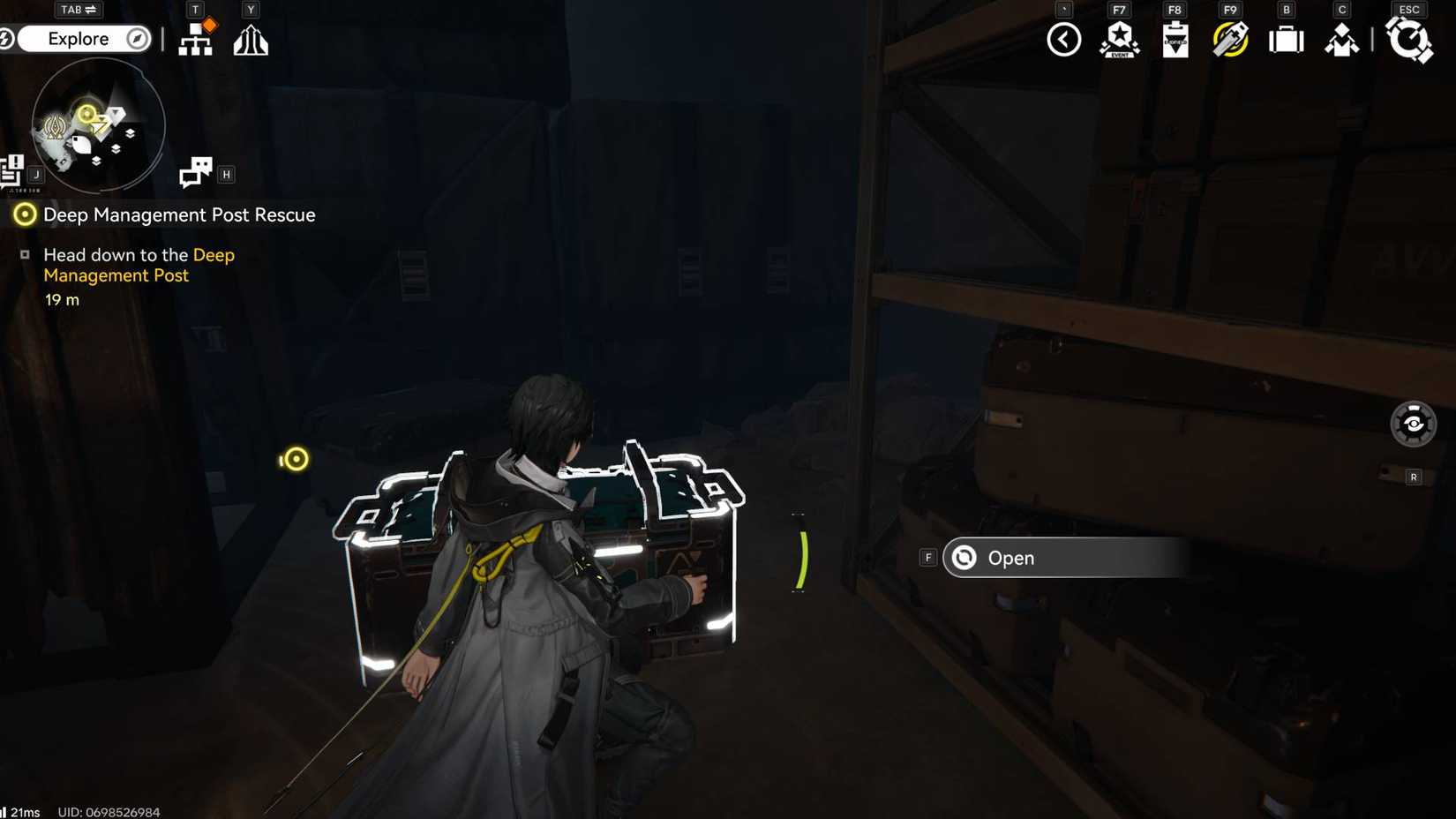Viewport: 1456px width, 819px height.
Task: Open the mission log icon with exclamation mark
Action: click(12, 170)
